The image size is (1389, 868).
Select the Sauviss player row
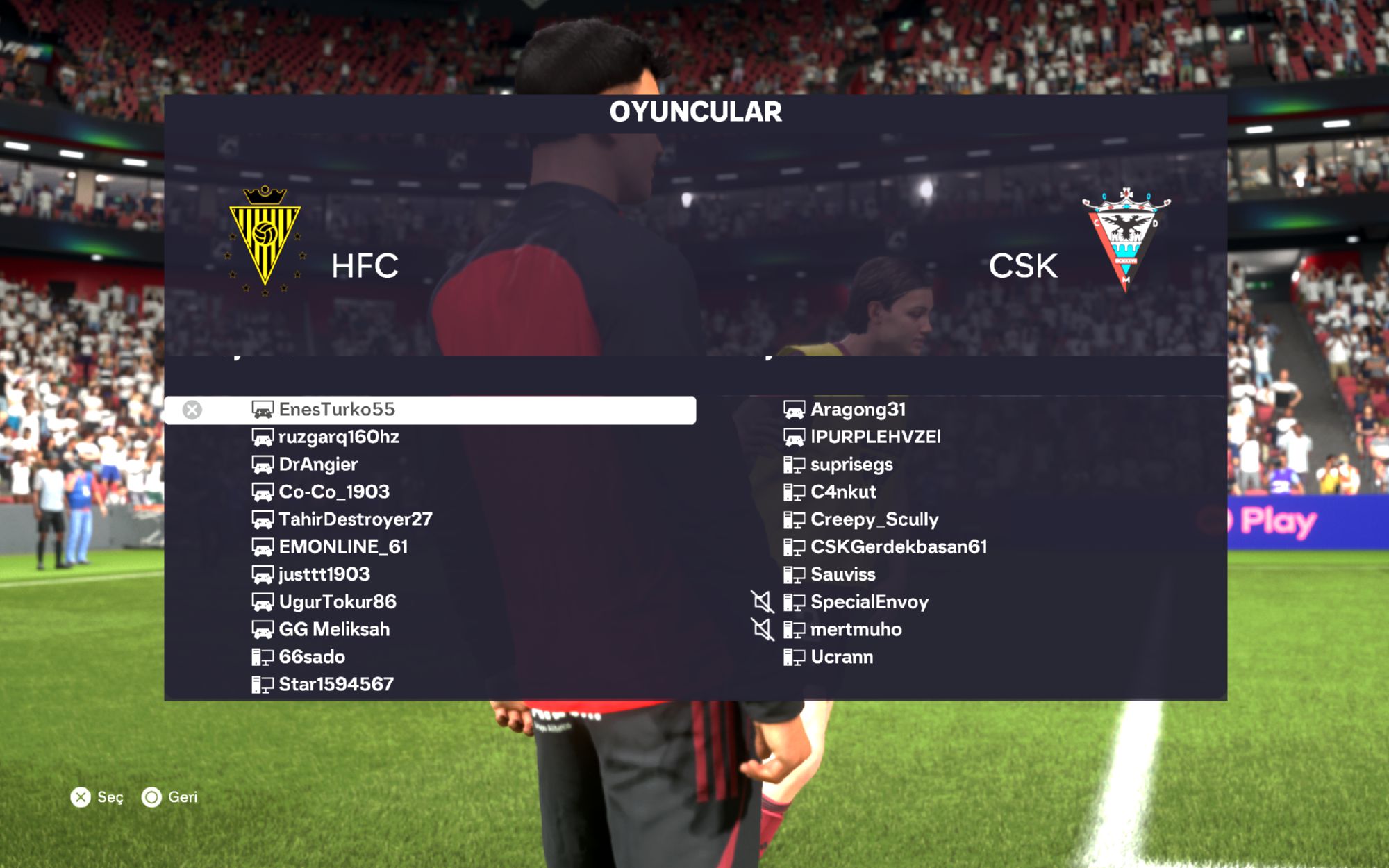pos(842,574)
